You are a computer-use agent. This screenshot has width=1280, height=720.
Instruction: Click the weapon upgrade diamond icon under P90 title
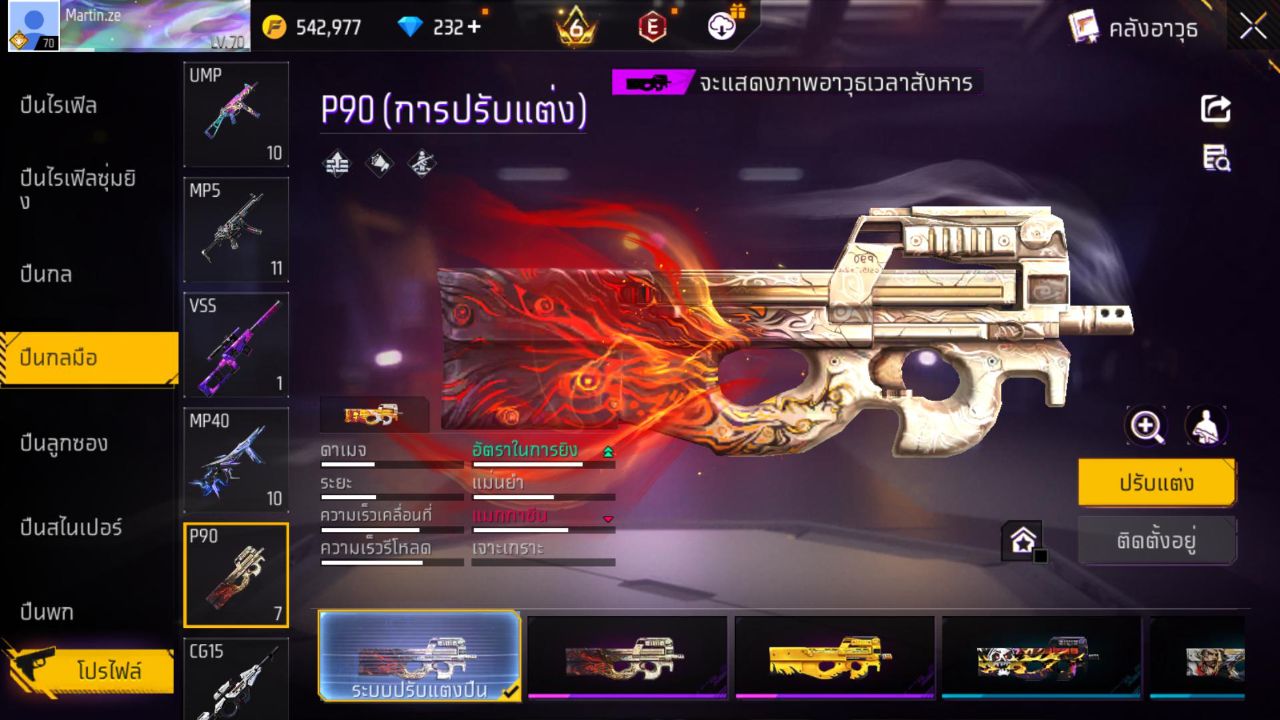click(x=336, y=163)
